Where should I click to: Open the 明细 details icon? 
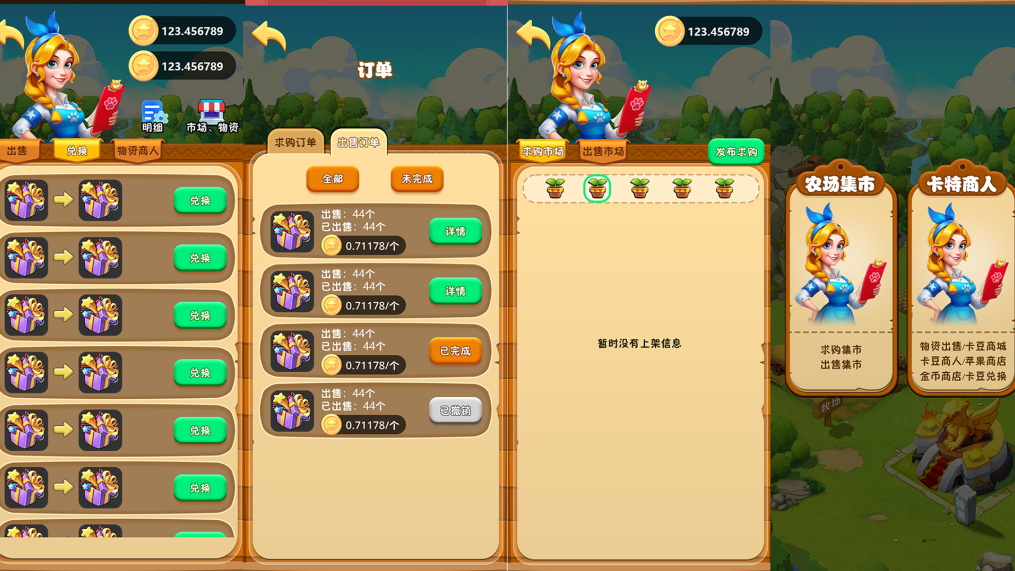pyautogui.click(x=153, y=116)
